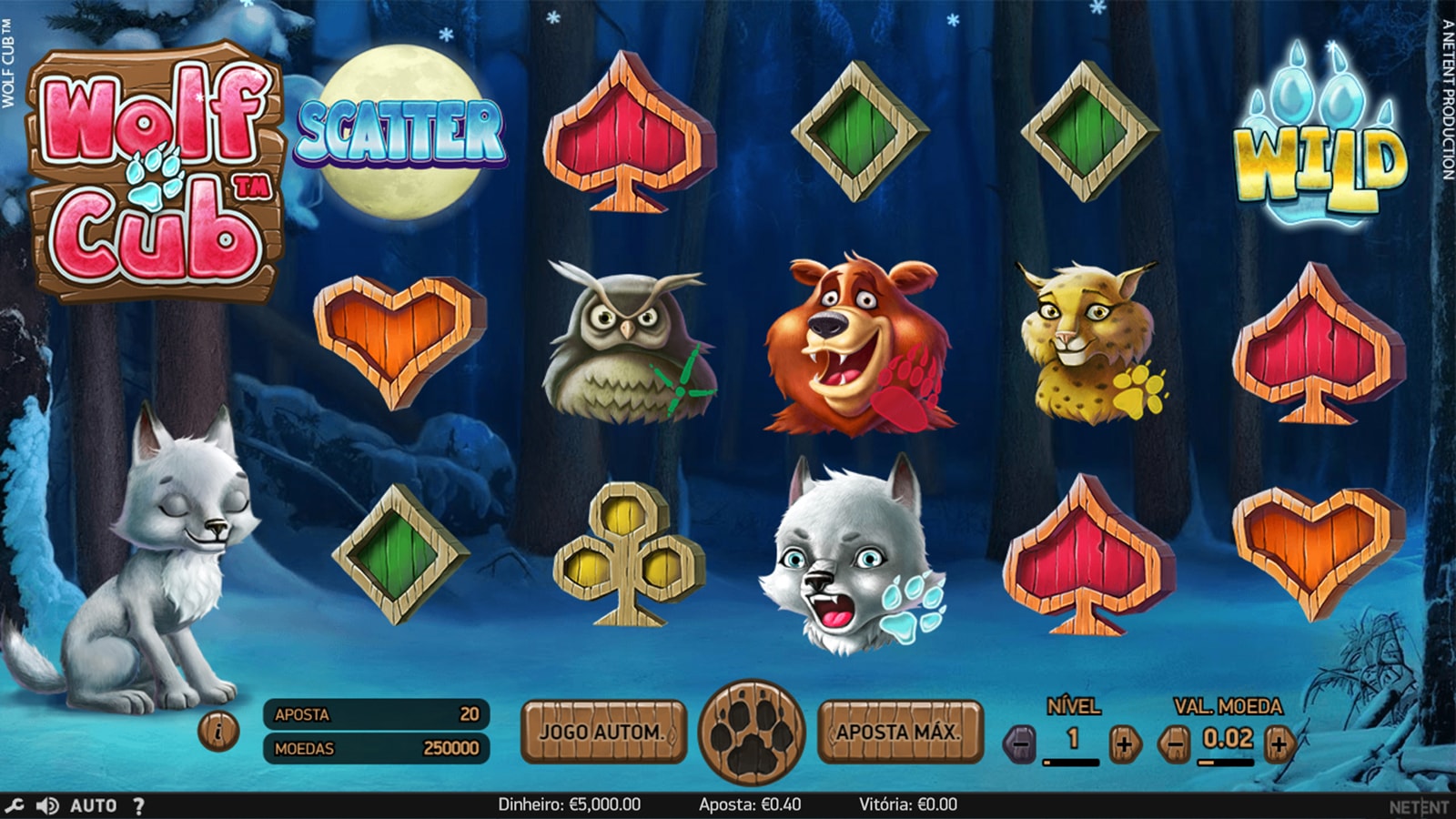
Task: Spin the reels with the paw button
Action: (752, 732)
